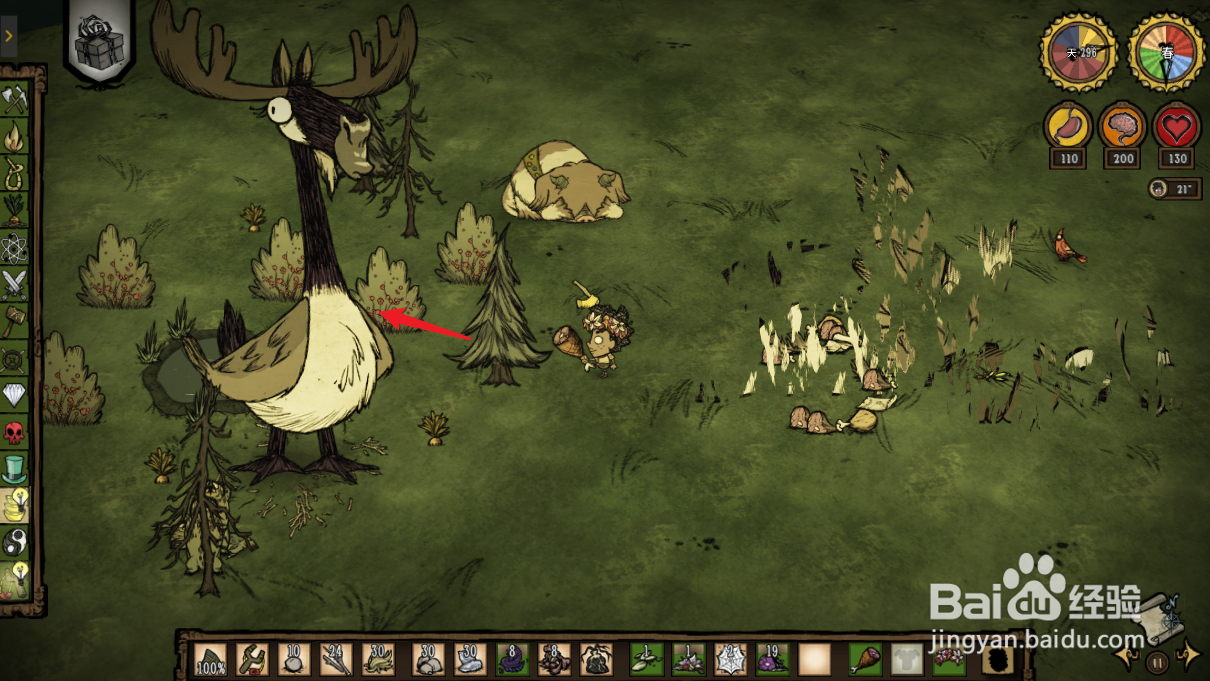Select the 100% item in first slot
The width and height of the screenshot is (1210, 681).
coord(211,660)
